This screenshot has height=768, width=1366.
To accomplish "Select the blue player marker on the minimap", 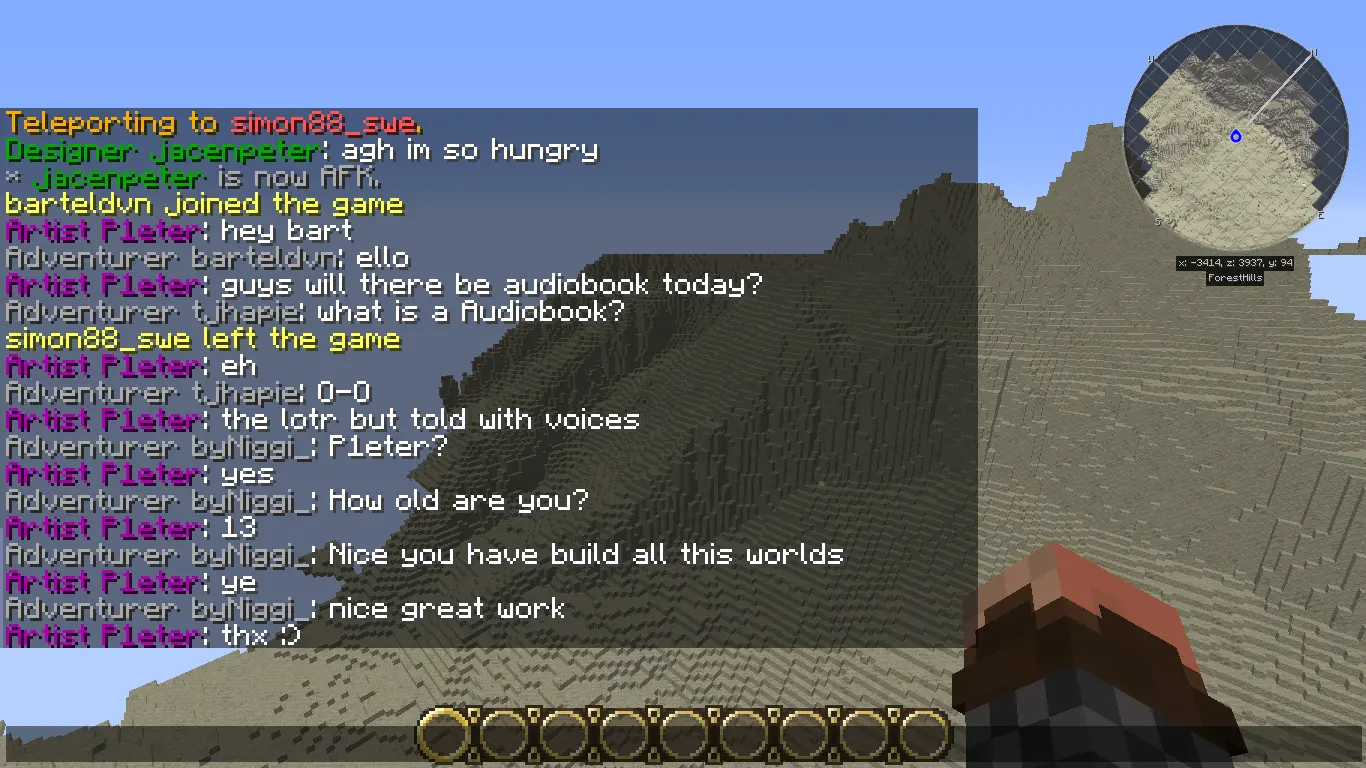I will click(x=1236, y=136).
